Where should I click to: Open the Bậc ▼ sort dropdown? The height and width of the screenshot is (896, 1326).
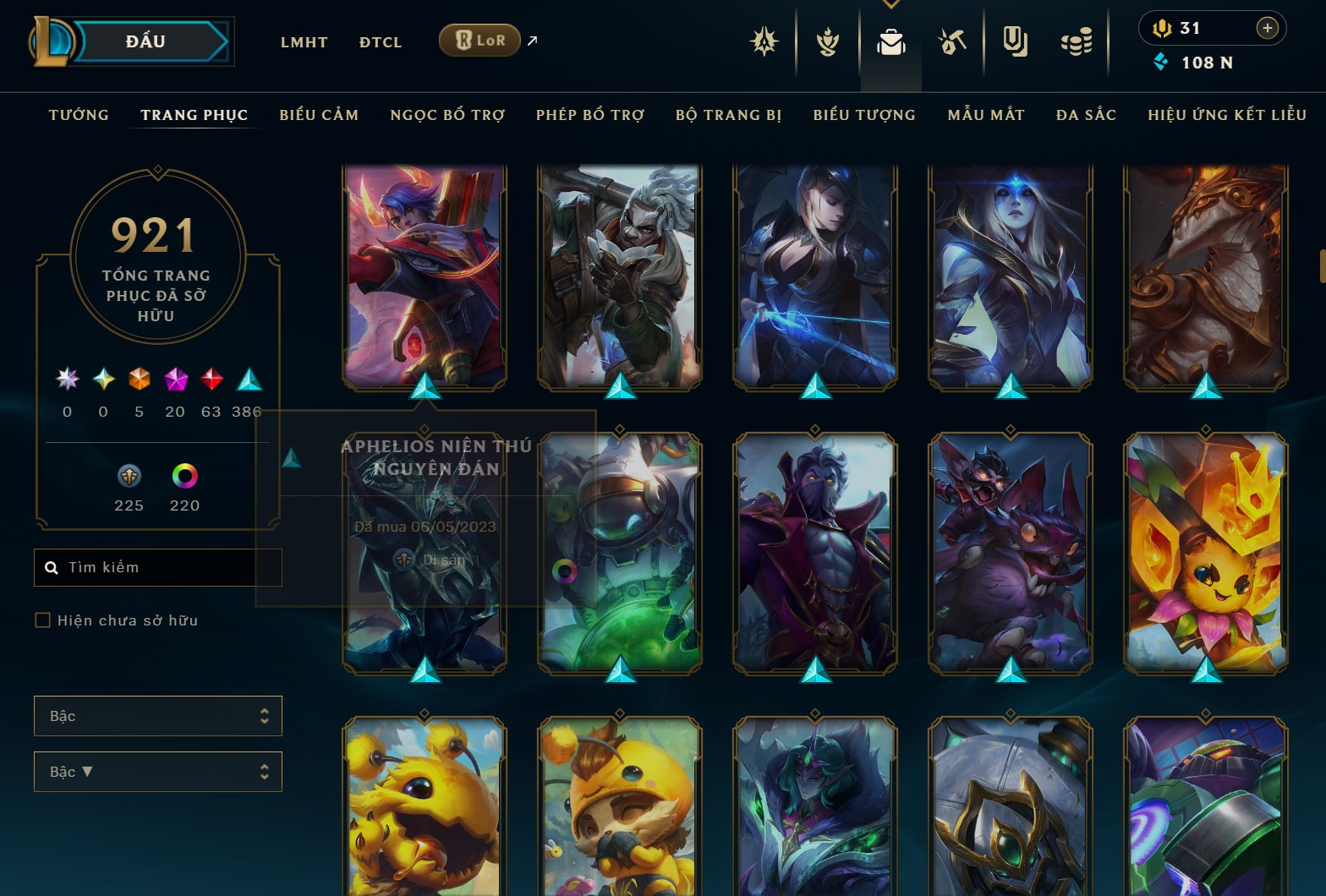click(158, 772)
